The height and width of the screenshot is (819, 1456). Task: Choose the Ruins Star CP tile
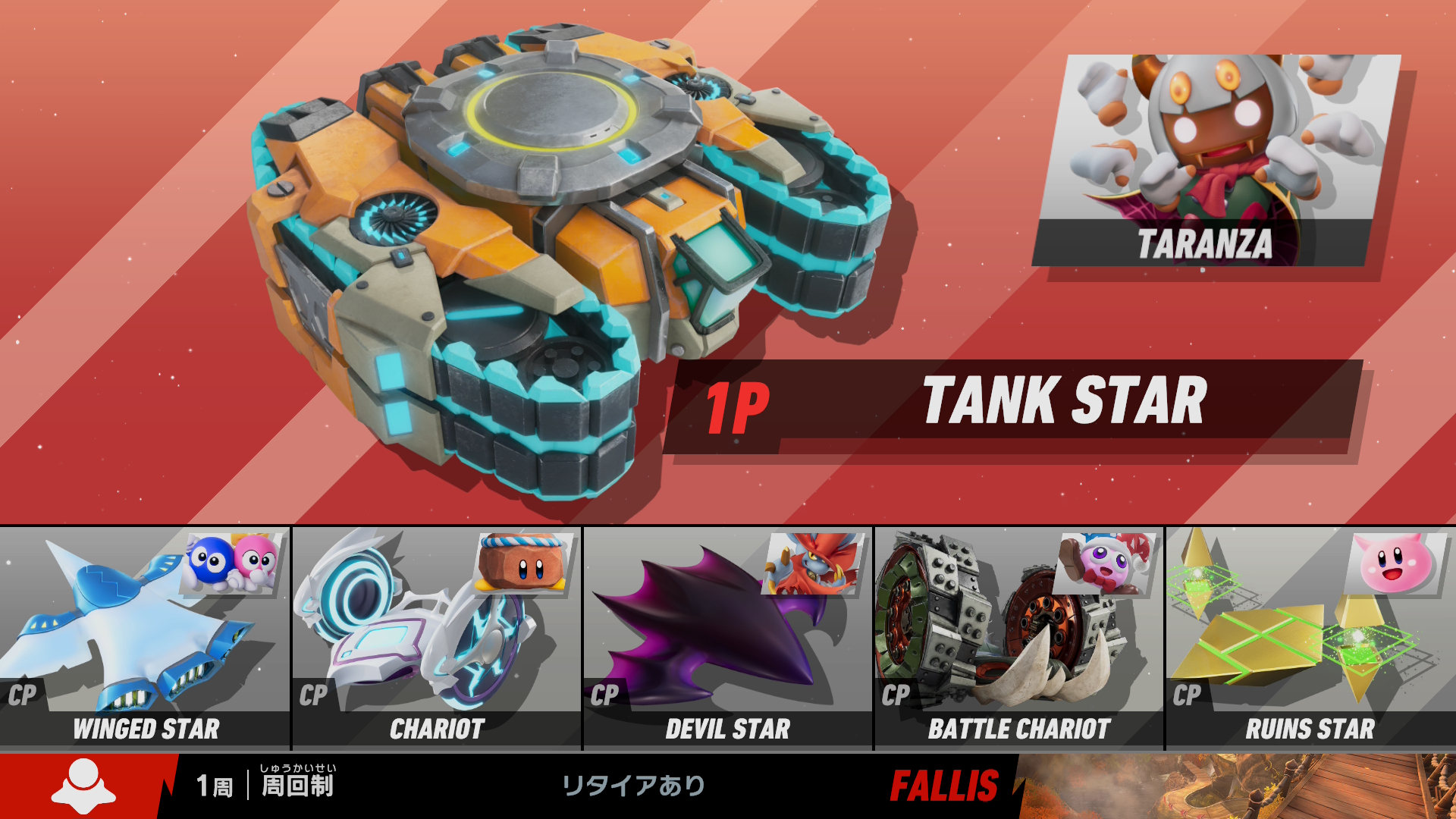[x=1310, y=639]
